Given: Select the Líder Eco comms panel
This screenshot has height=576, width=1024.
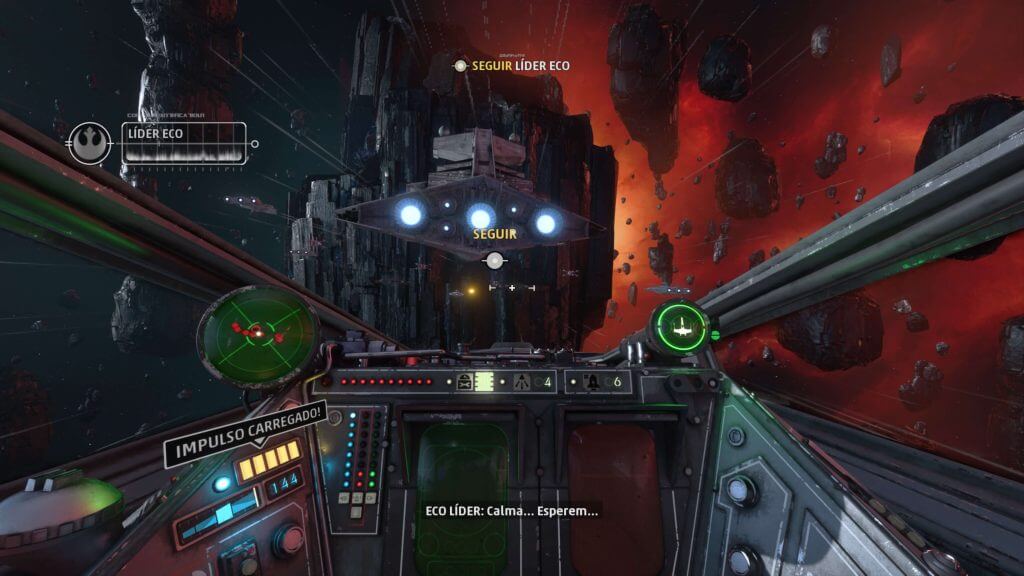Looking at the screenshot, I should point(184,143).
